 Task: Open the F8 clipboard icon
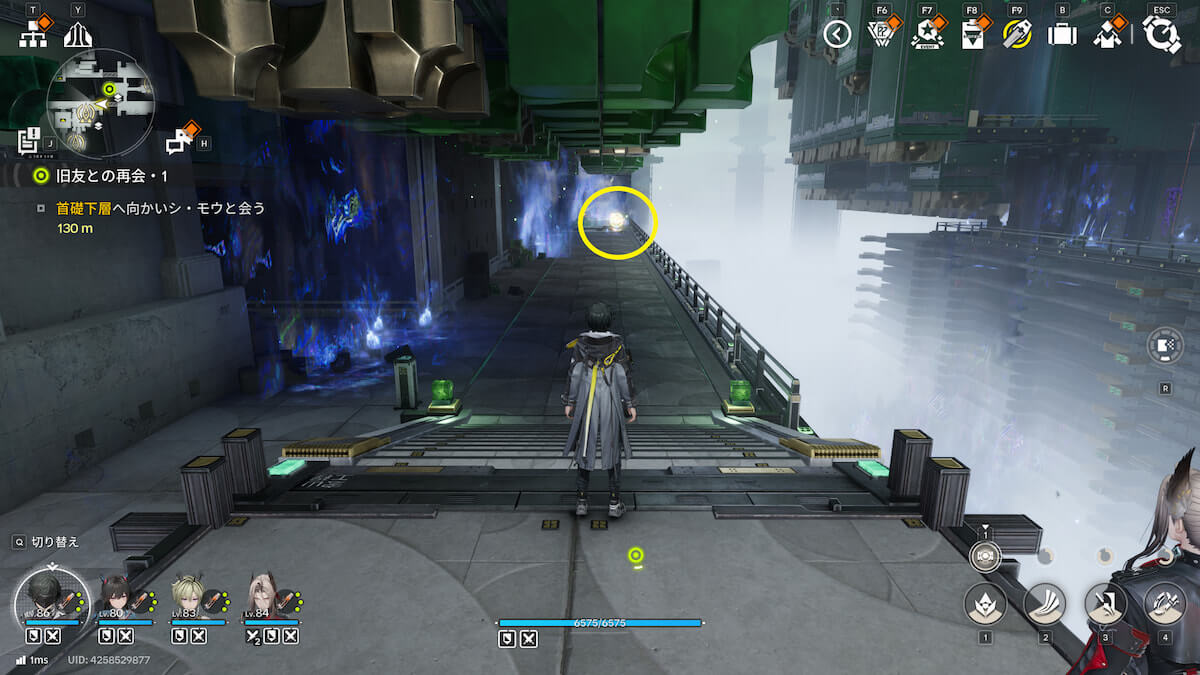pyautogui.click(x=971, y=36)
